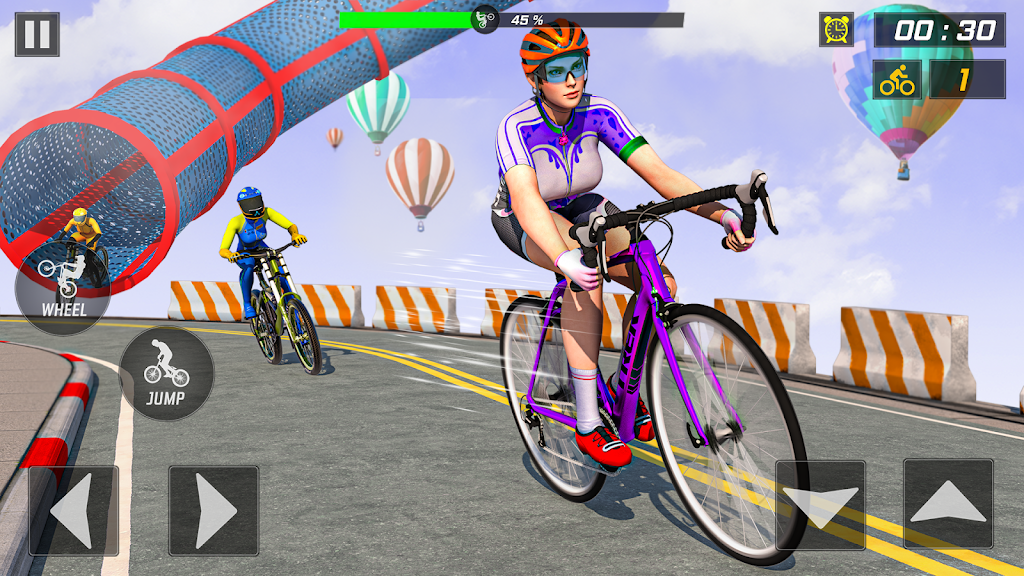1024x576 pixels.
Task: Brake using the down arrow button
Action: (820, 505)
